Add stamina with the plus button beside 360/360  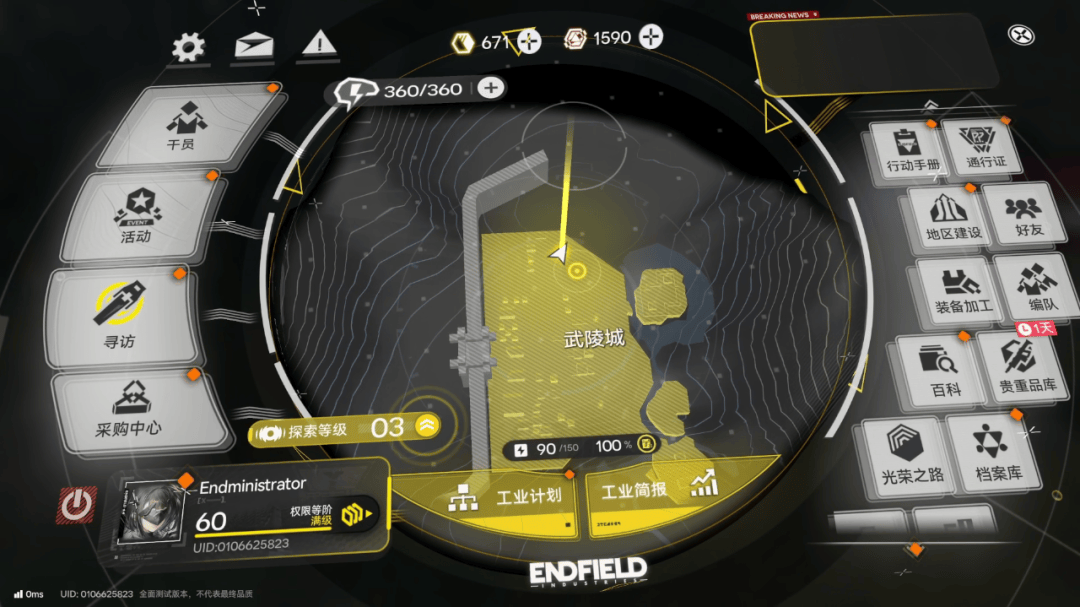click(x=490, y=88)
